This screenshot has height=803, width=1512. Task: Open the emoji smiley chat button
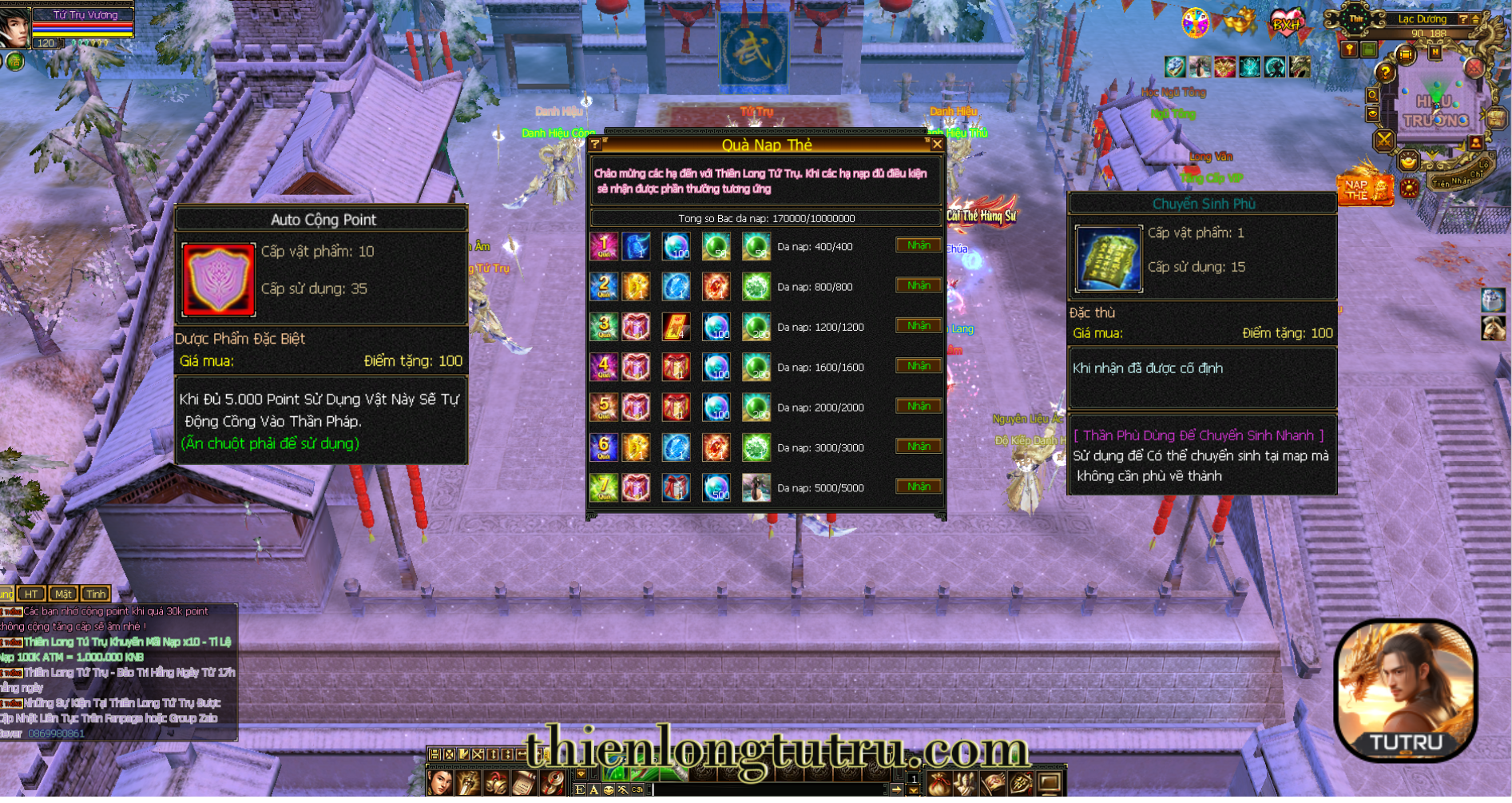609,789
